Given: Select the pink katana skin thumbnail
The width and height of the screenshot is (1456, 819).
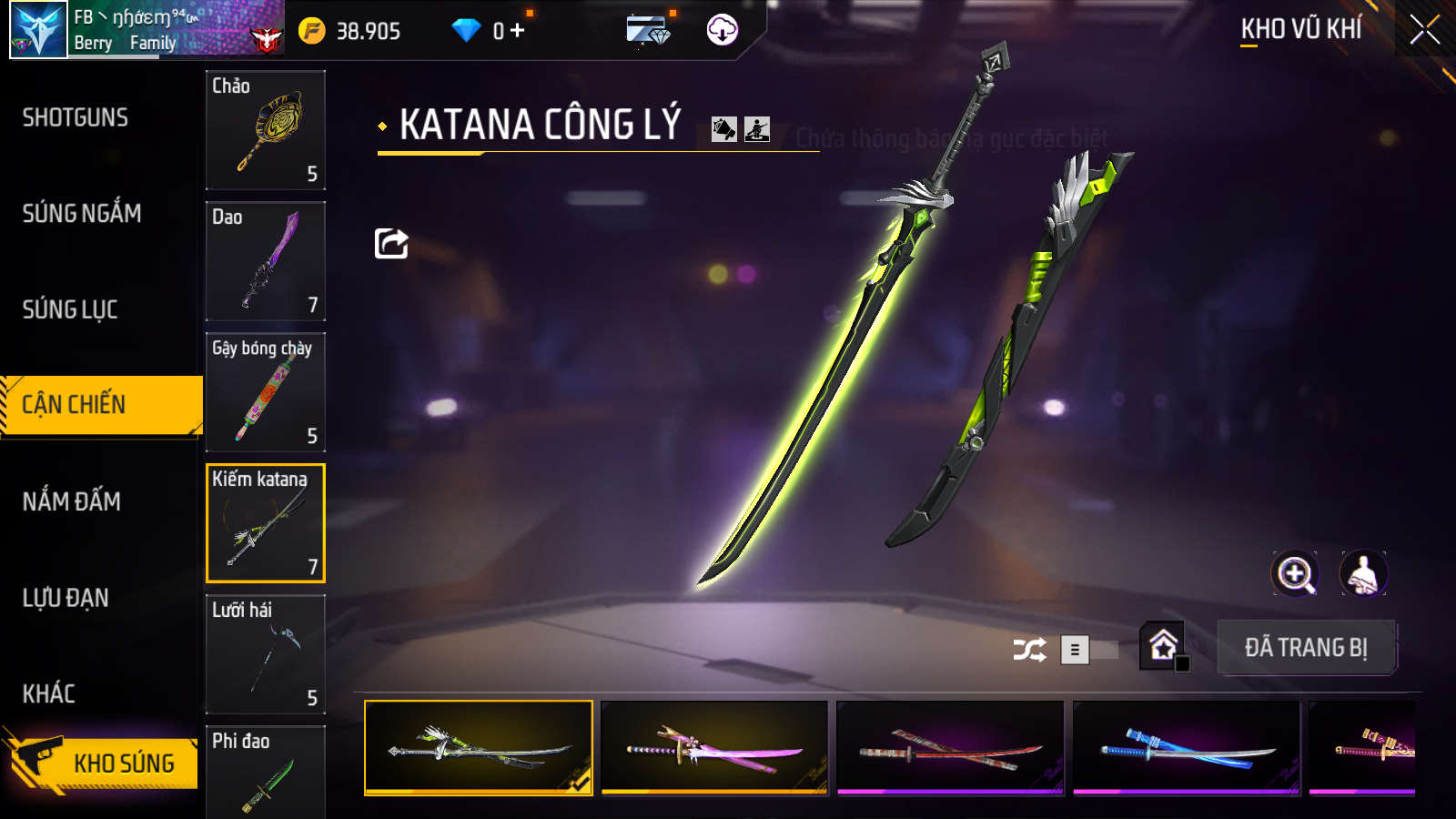Looking at the screenshot, I should [x=714, y=747].
